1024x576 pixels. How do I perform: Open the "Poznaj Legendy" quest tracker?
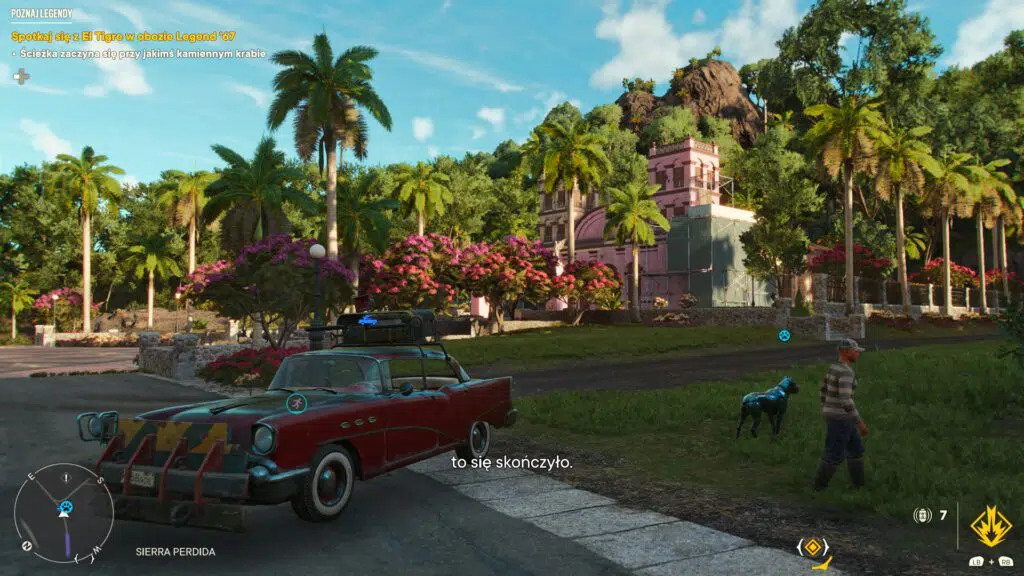(40, 16)
